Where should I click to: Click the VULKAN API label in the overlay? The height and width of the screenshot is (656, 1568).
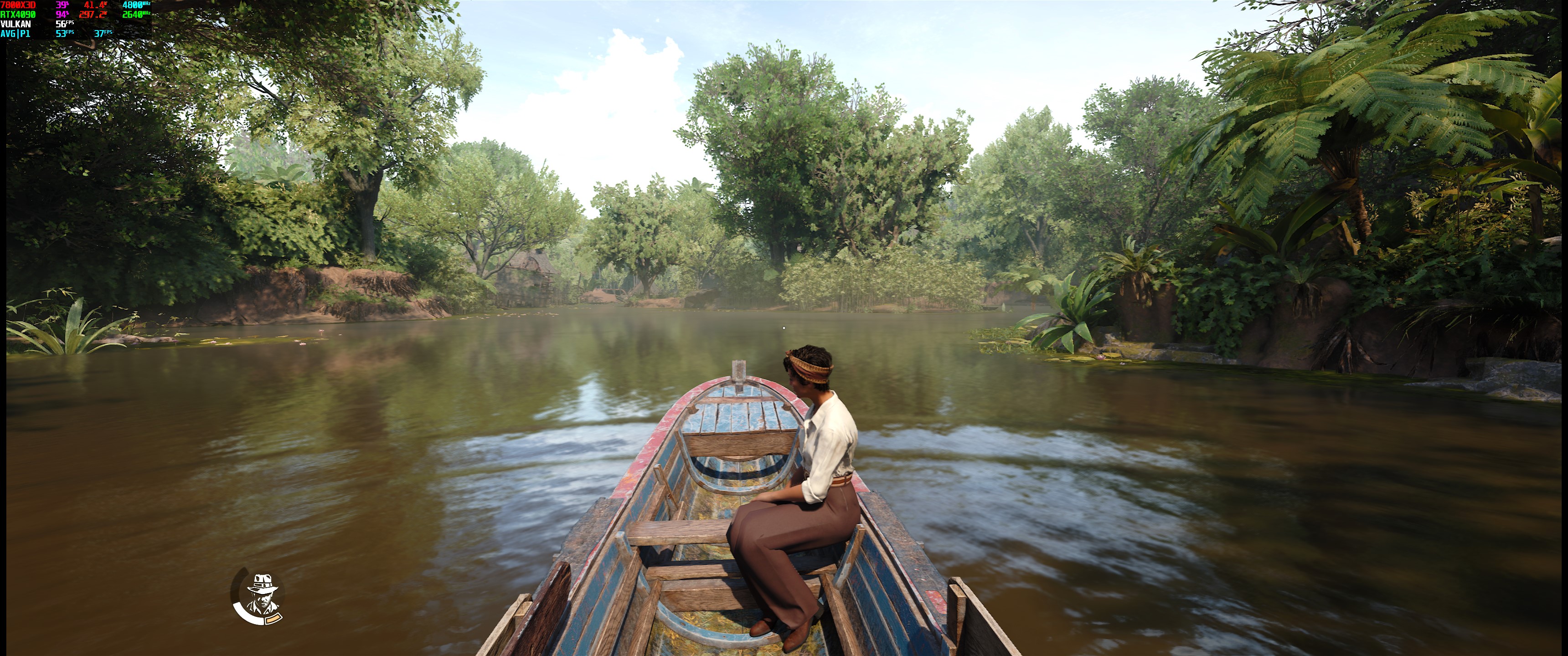[x=15, y=24]
